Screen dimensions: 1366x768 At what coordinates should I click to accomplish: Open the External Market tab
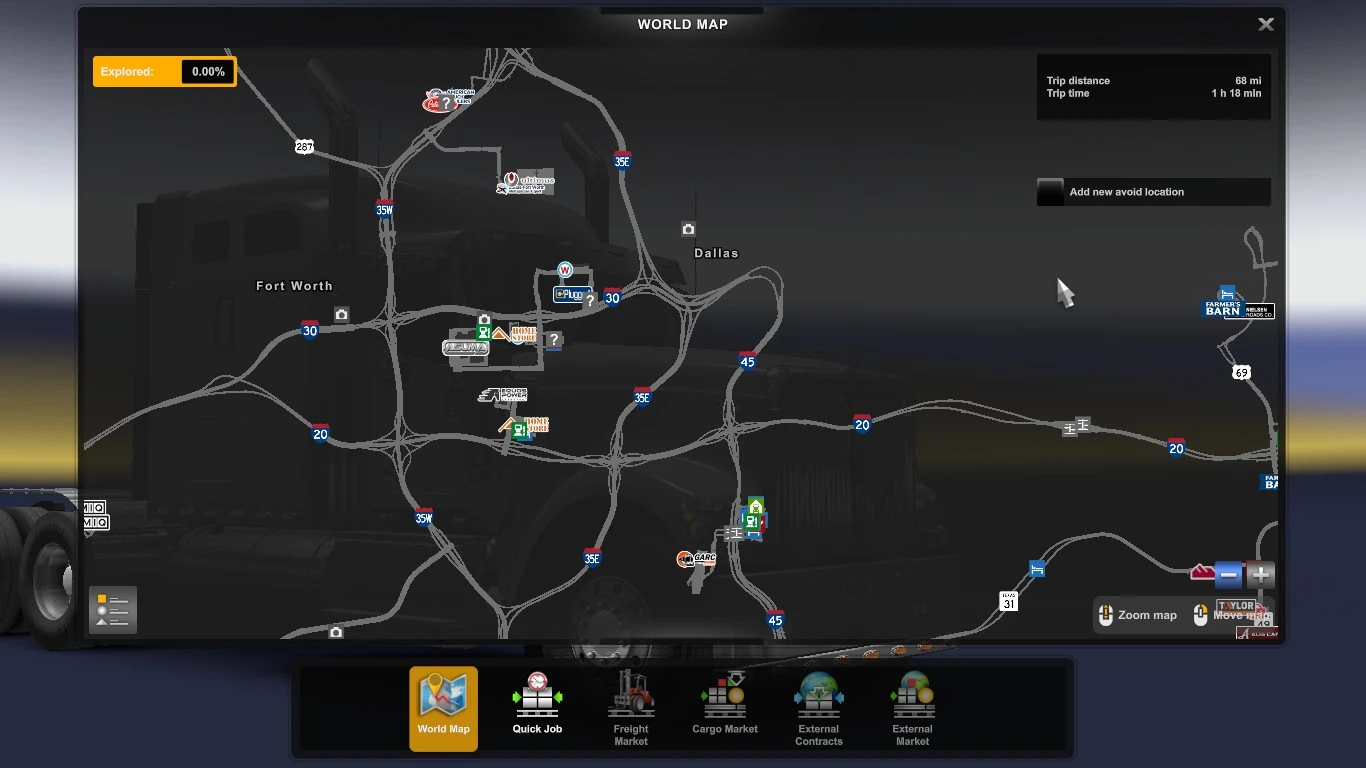[x=911, y=708]
